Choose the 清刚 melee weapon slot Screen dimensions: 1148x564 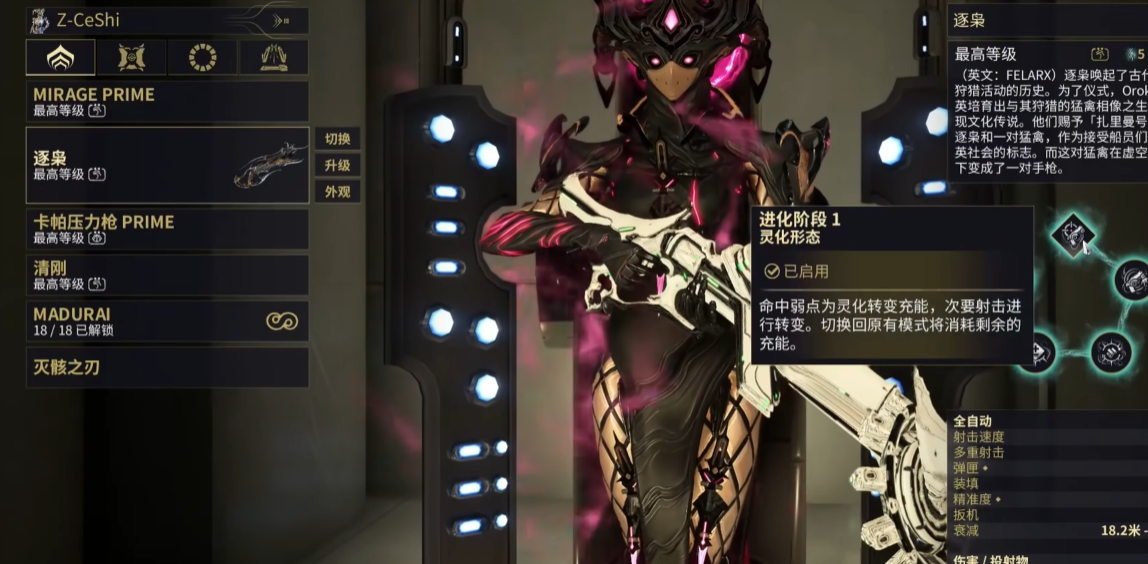point(166,275)
